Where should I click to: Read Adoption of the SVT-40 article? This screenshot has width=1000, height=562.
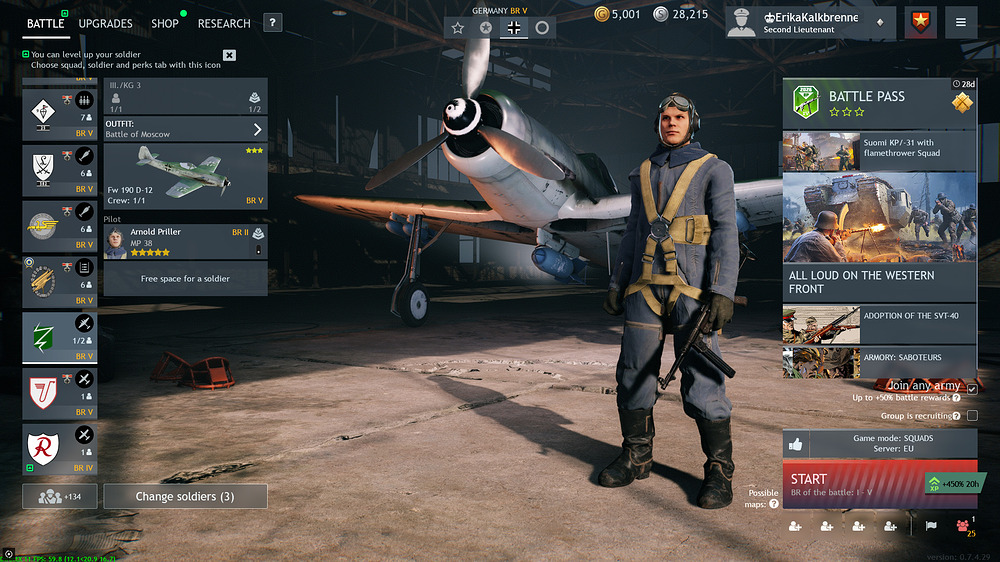[x=879, y=323]
